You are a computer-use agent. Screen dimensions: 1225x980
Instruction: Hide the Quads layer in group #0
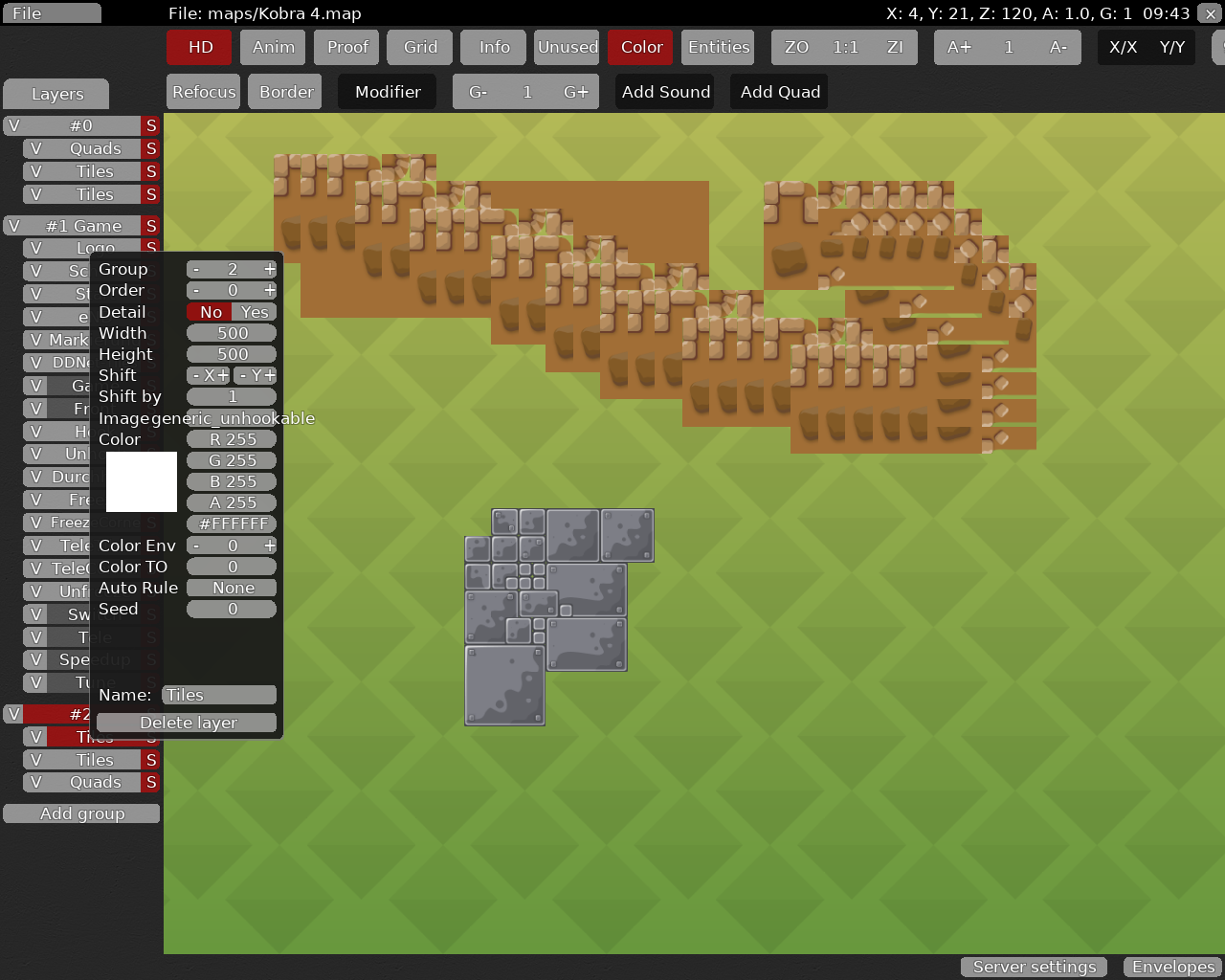(34, 148)
